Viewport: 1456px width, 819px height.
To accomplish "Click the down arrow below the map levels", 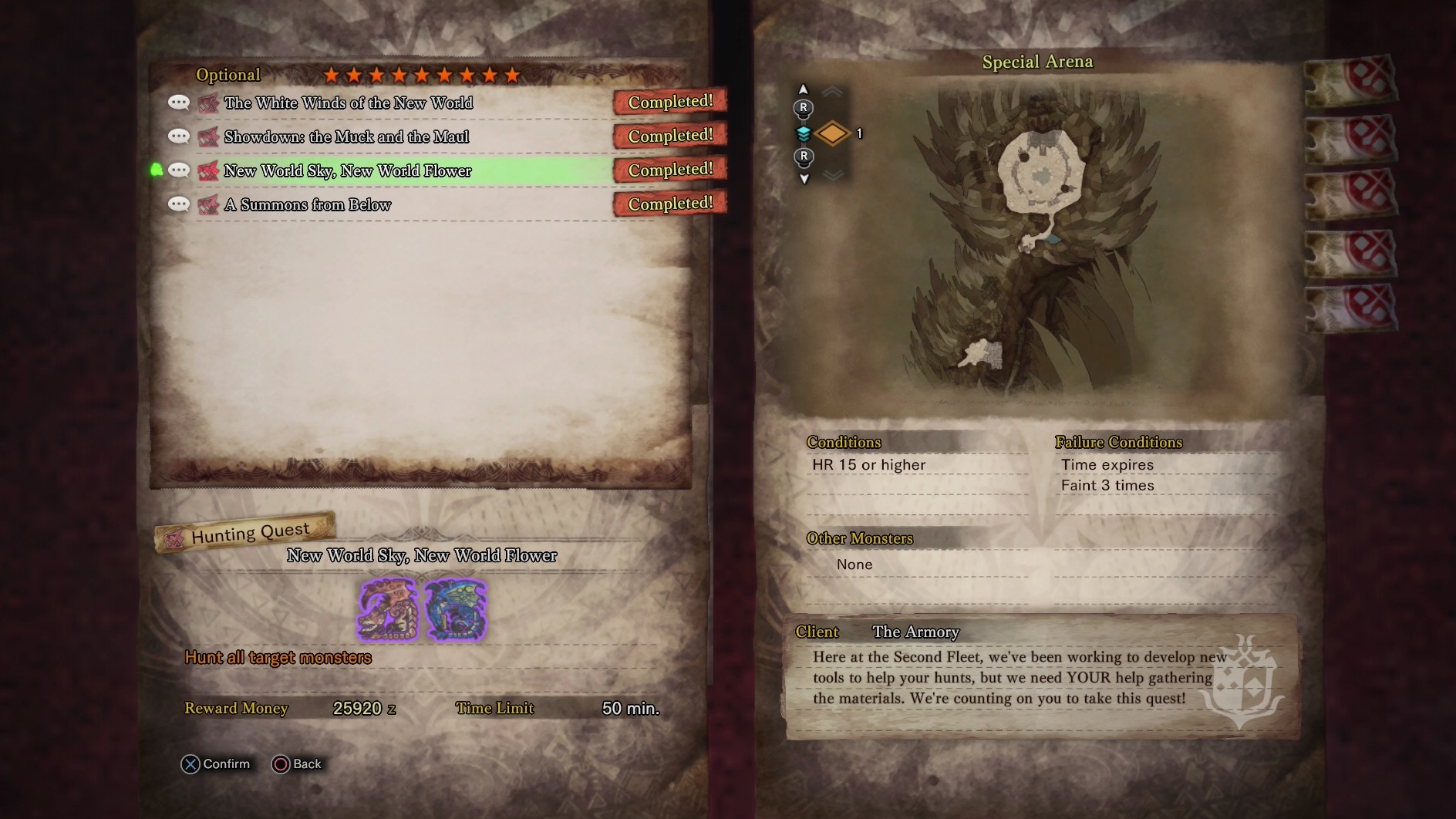I will pyautogui.click(x=804, y=179).
